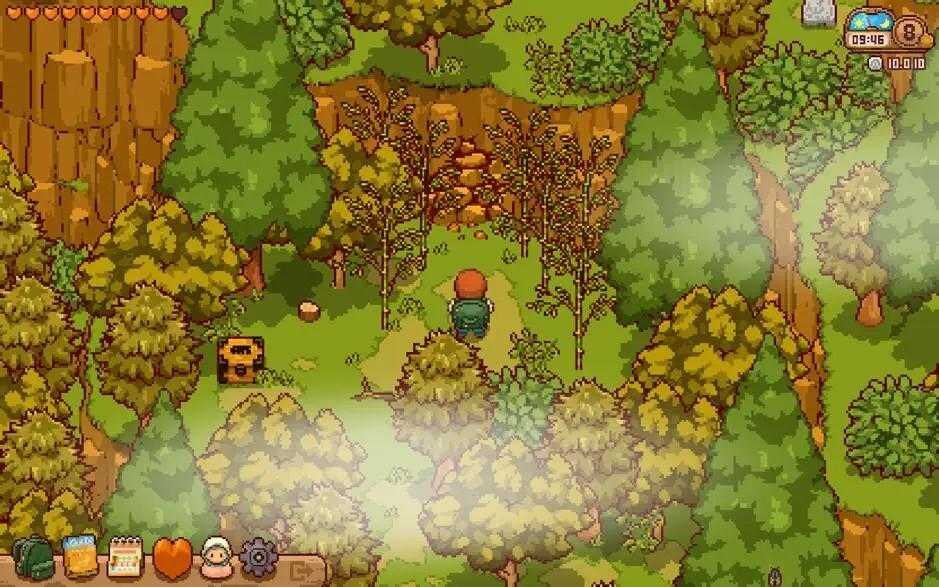Screen dimensions: 939x587
Task: Open the green backpack inventory
Action: pyautogui.click(x=32, y=557)
